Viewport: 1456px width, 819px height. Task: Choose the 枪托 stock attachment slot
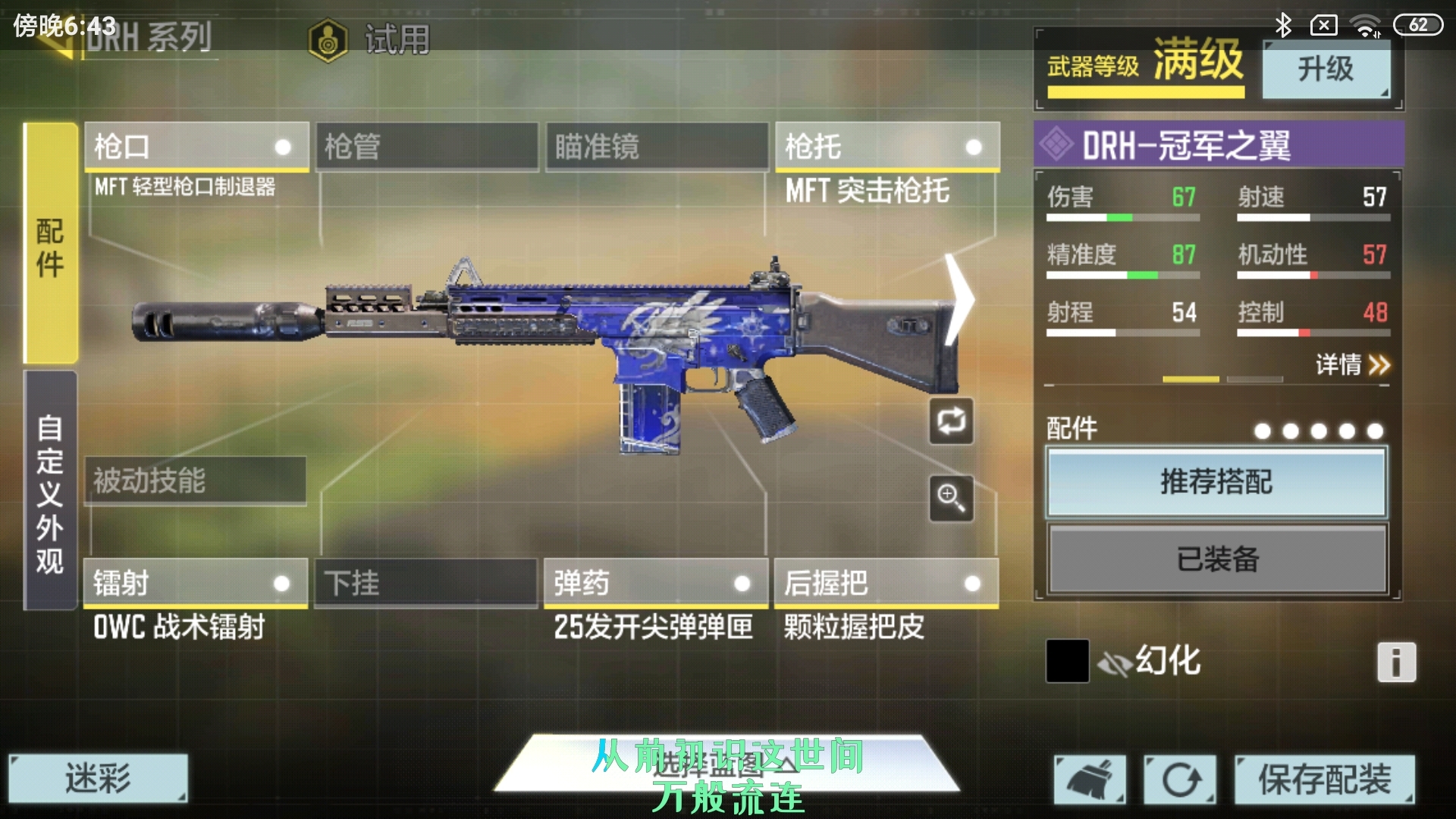tap(886, 146)
